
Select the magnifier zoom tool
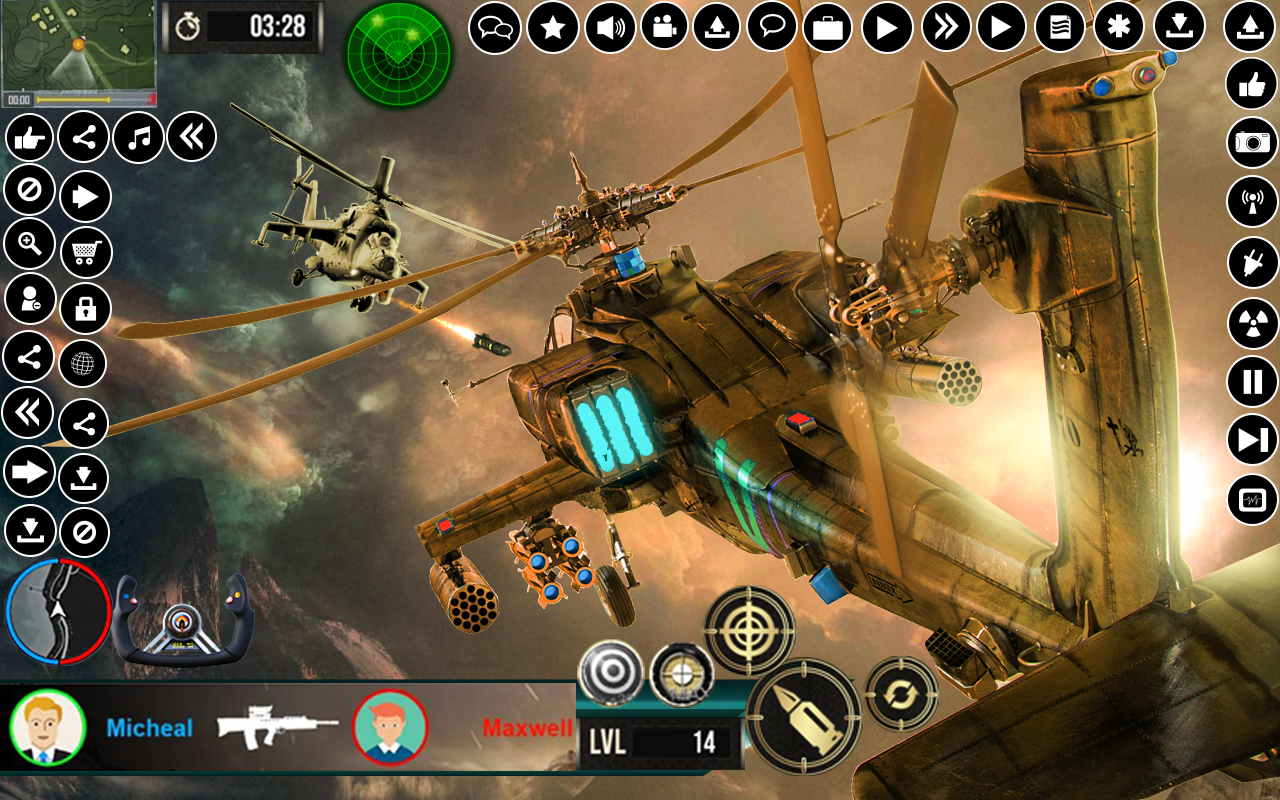[29, 244]
